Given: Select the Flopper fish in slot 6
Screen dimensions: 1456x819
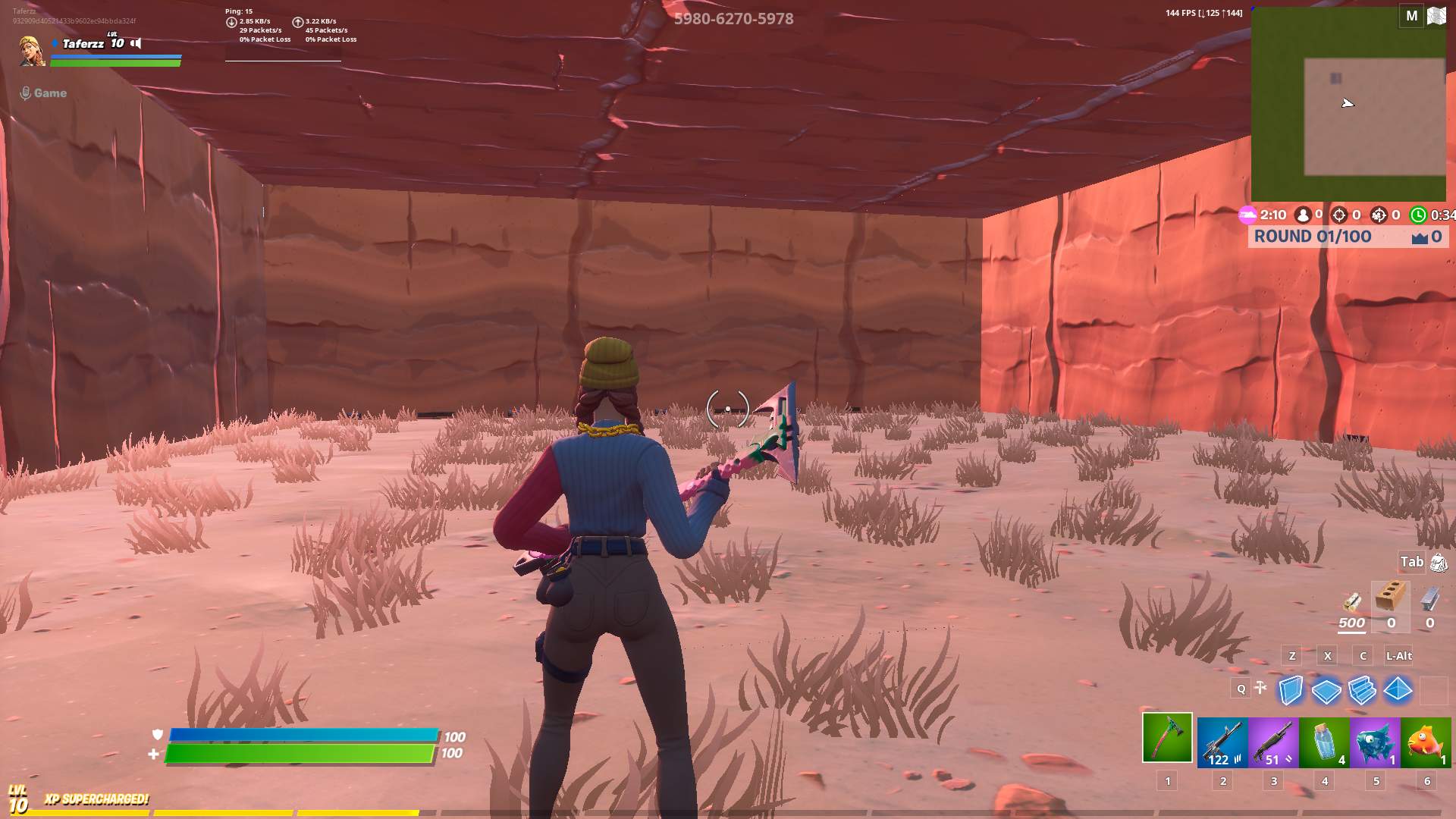Looking at the screenshot, I should (1425, 742).
